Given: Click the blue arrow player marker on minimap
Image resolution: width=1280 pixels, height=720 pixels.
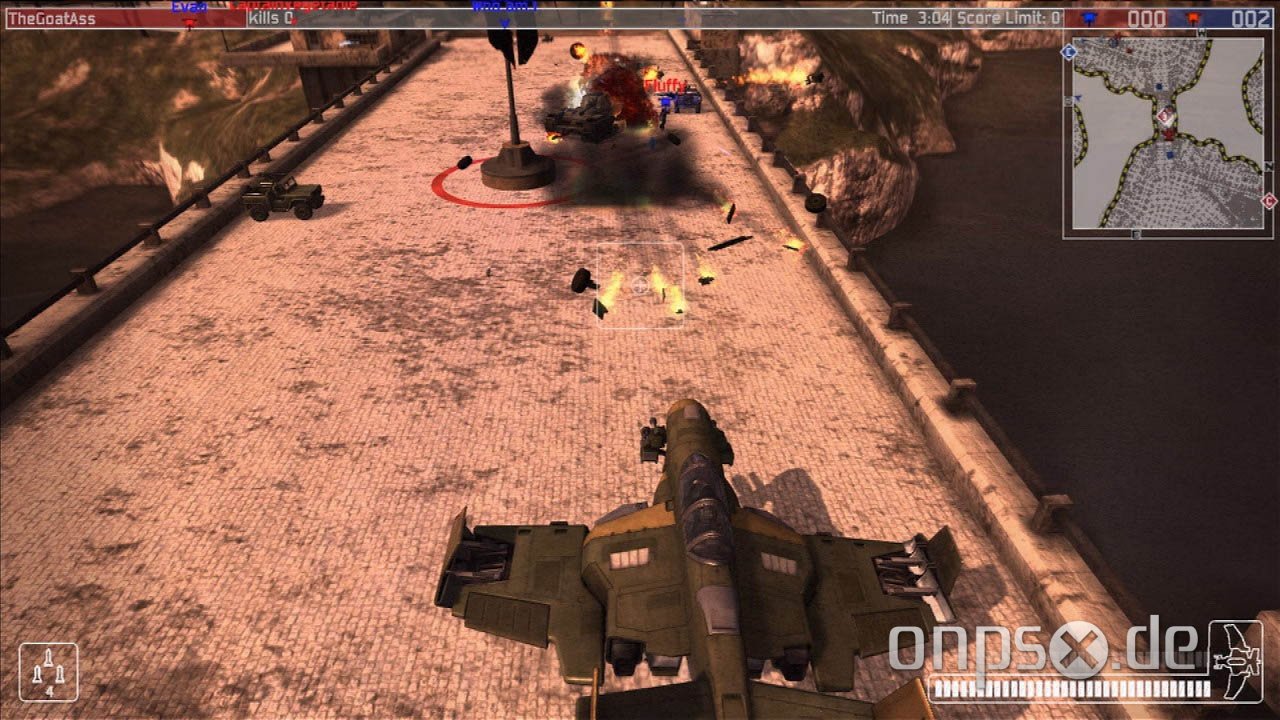Looking at the screenshot, I should (x=1078, y=97).
